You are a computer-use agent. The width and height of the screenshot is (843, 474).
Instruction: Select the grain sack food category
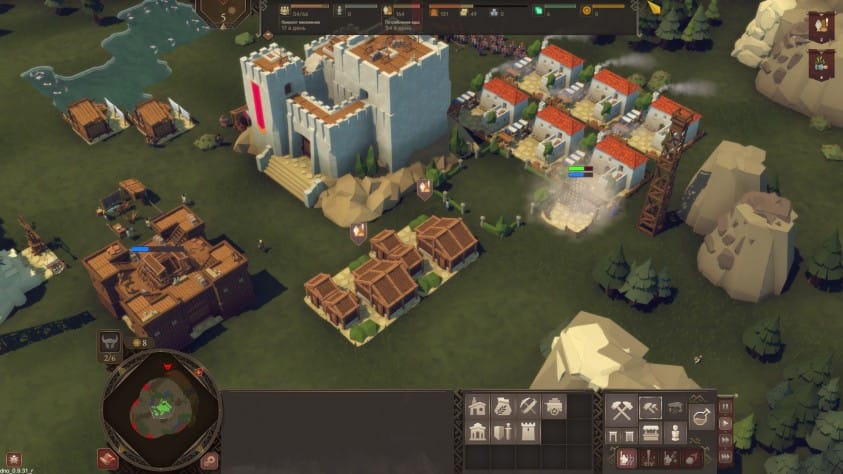[x=503, y=407]
